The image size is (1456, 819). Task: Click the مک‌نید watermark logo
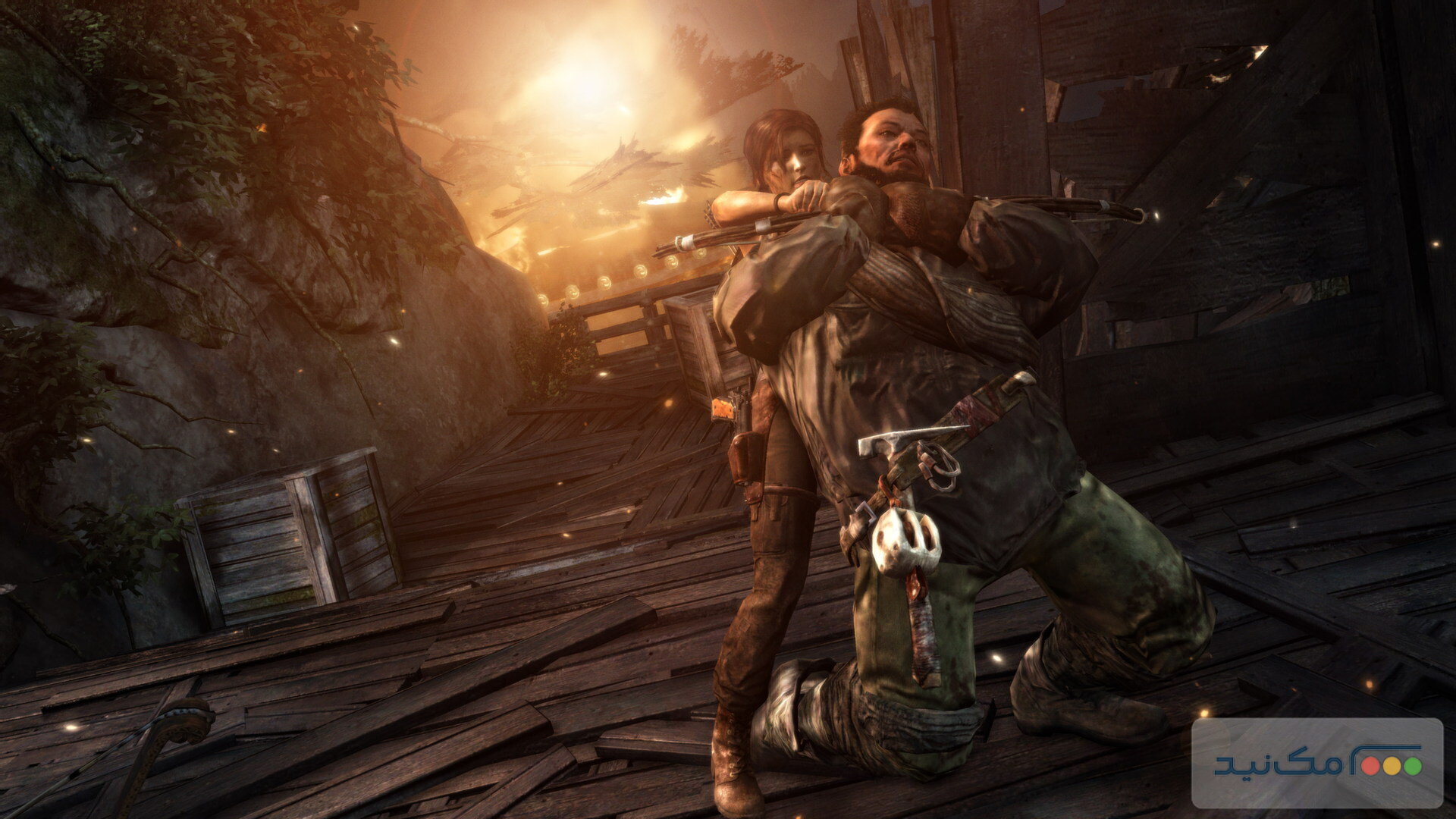(1316, 762)
